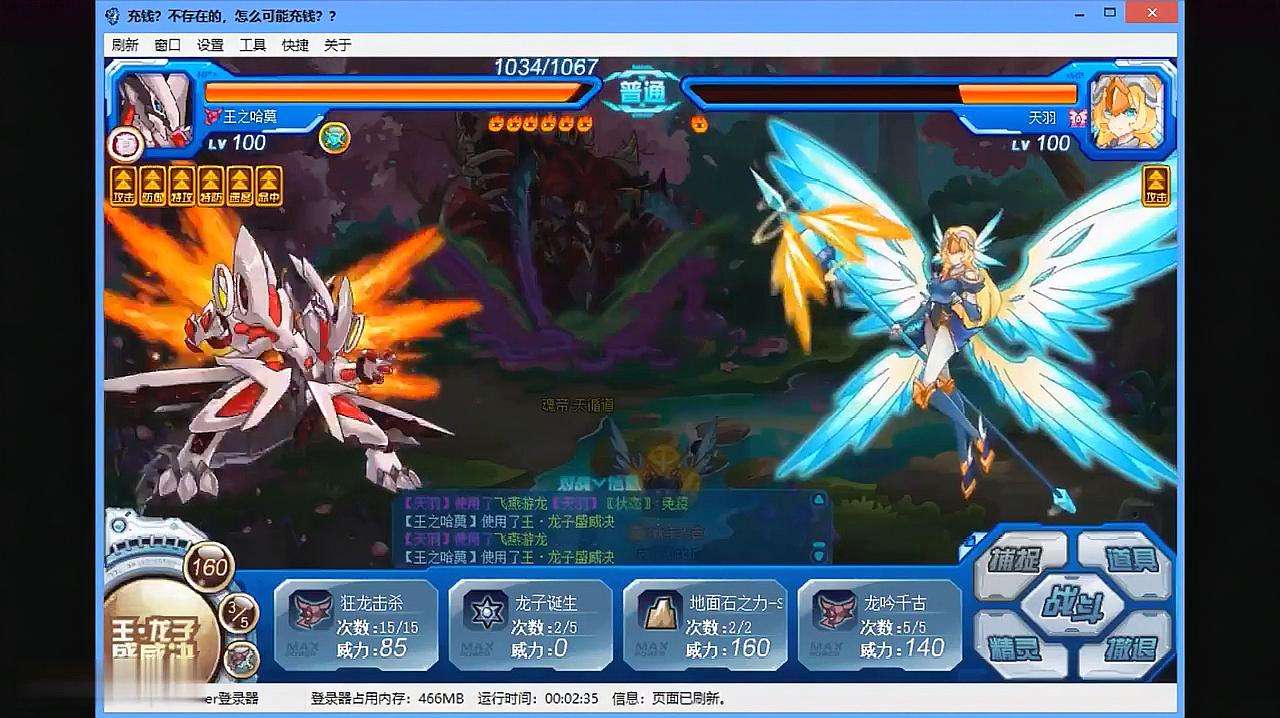Close the game launcher window

(x=1150, y=12)
